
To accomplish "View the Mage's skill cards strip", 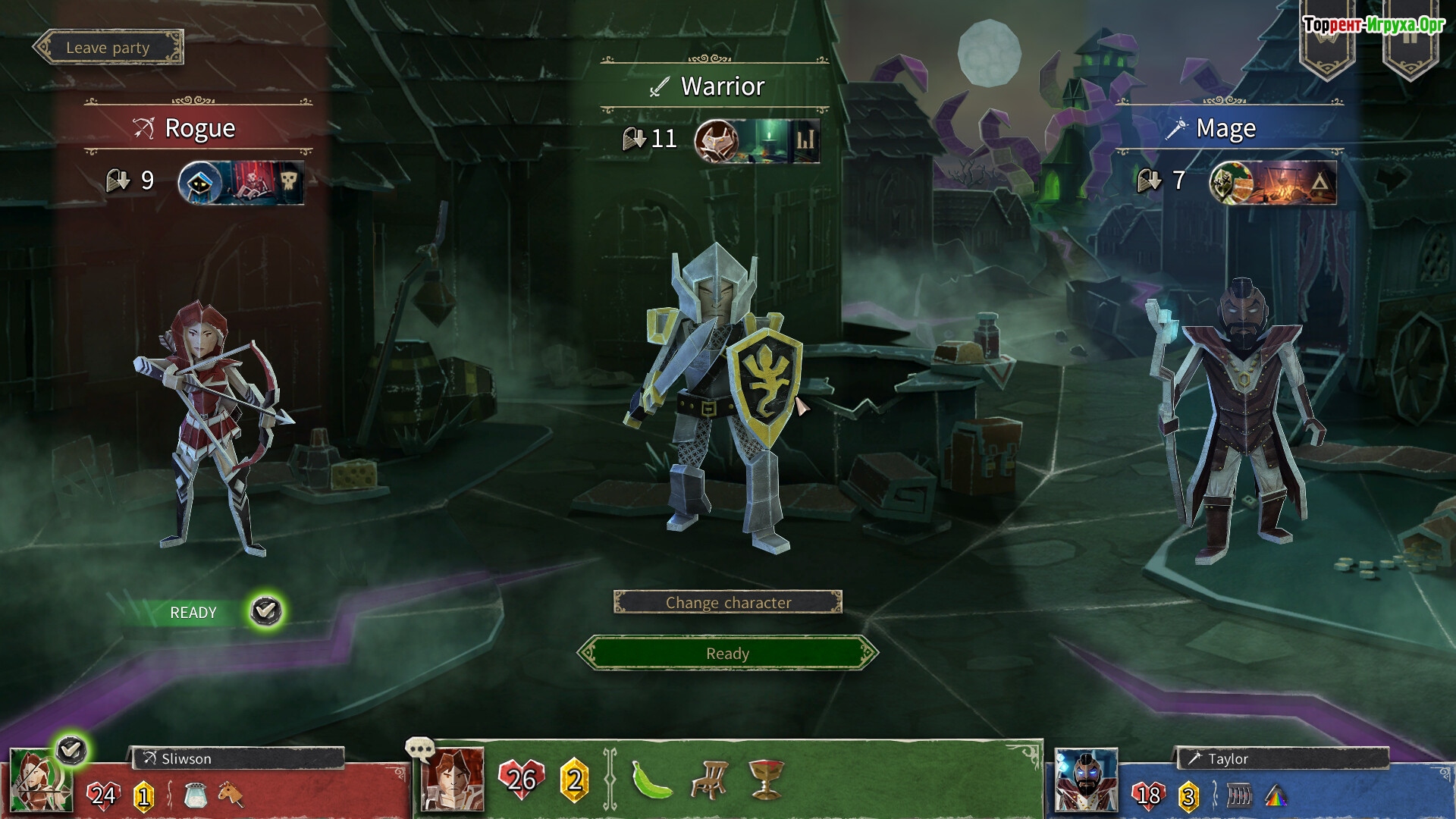I will coord(1272,183).
